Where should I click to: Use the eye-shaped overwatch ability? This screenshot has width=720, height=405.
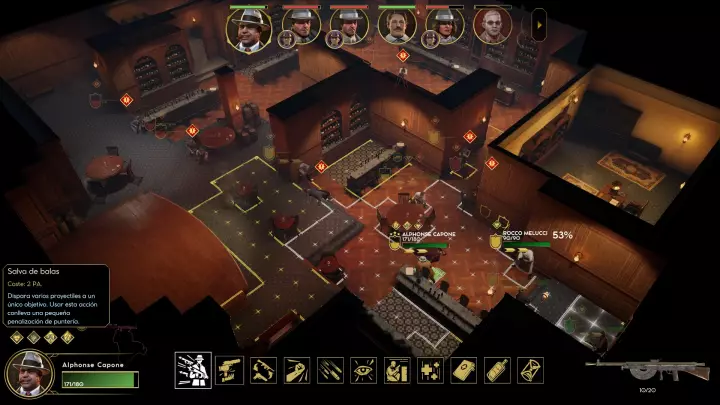tap(364, 370)
